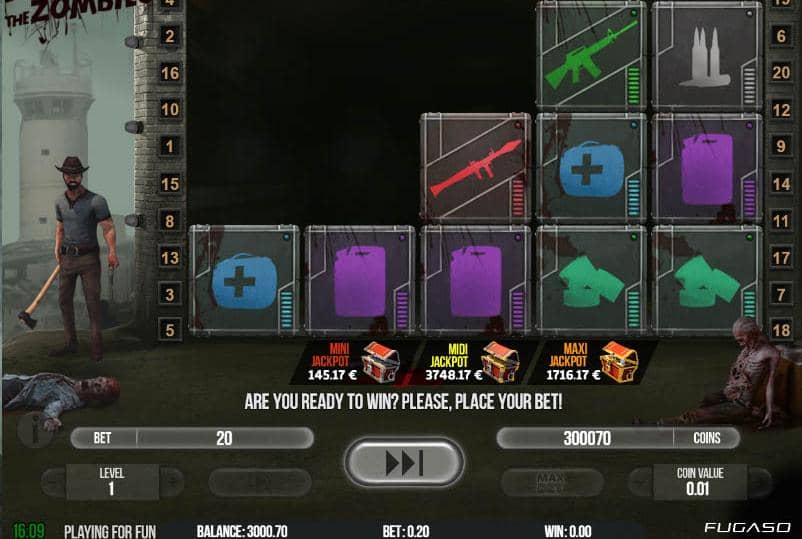The height and width of the screenshot is (539, 802).
Task: Select the Midi Jackpot chest
Action: 499,361
